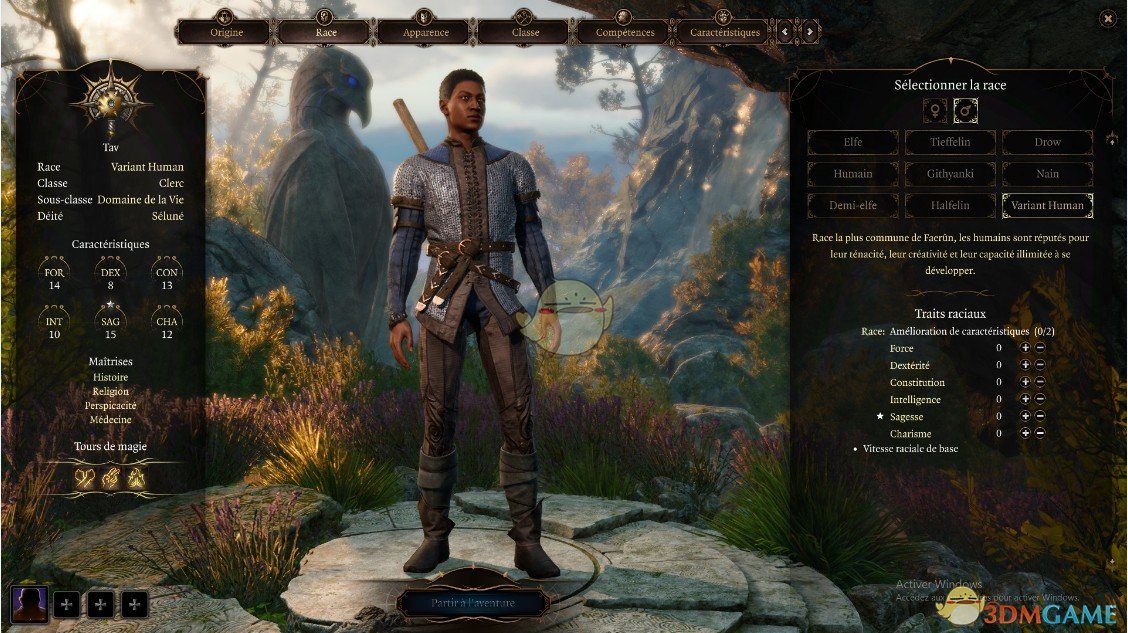This screenshot has width=1128, height=633.
Task: Pick the Nain race
Action: tap(1047, 174)
